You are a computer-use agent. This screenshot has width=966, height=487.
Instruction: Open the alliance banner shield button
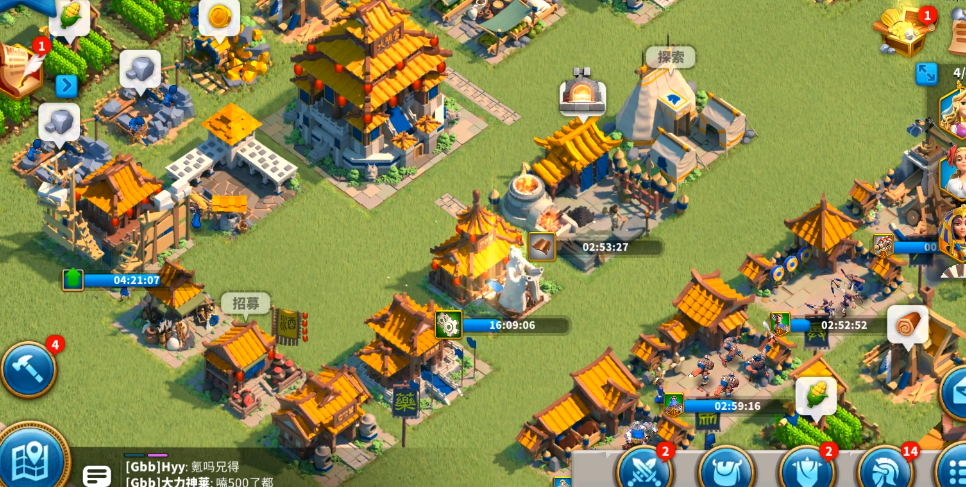(805, 471)
